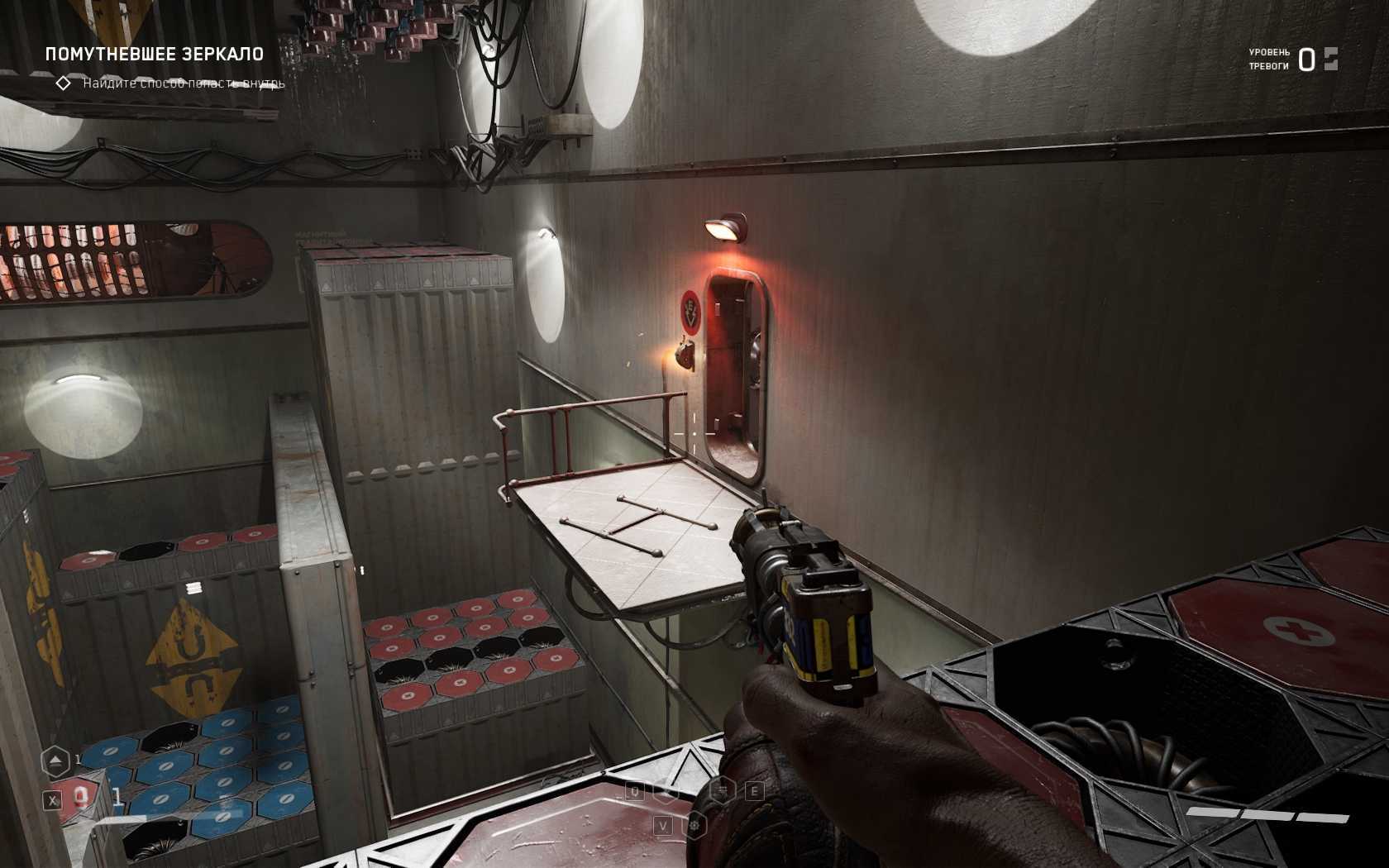Select the hexagon with the upward arrow
The width and height of the screenshot is (1389, 868).
tap(55, 761)
